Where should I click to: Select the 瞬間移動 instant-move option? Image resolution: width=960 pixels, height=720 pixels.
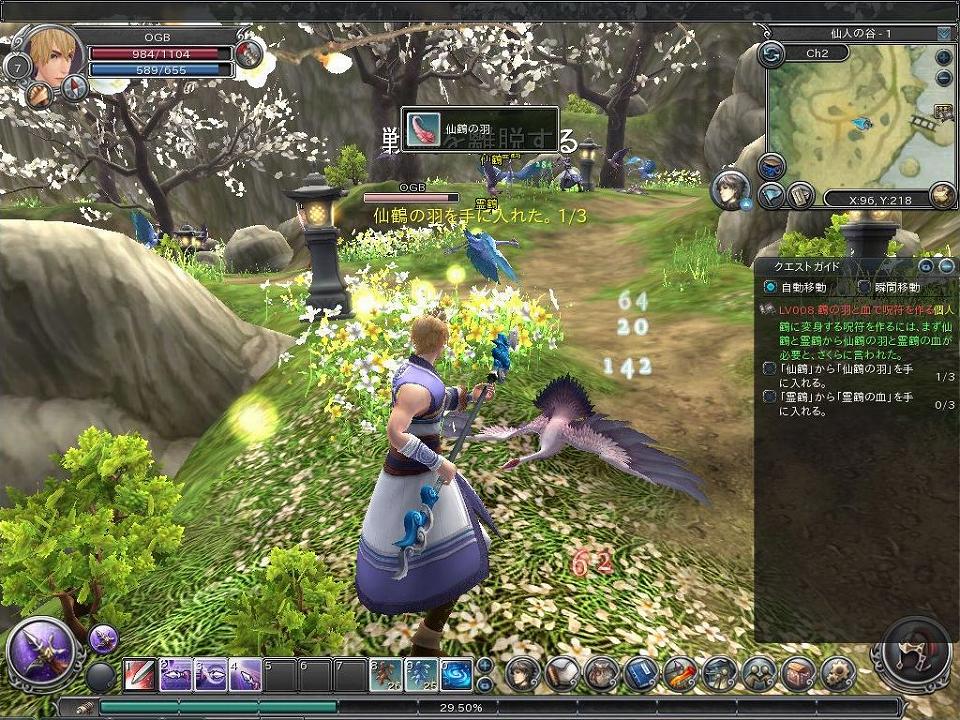click(x=865, y=287)
